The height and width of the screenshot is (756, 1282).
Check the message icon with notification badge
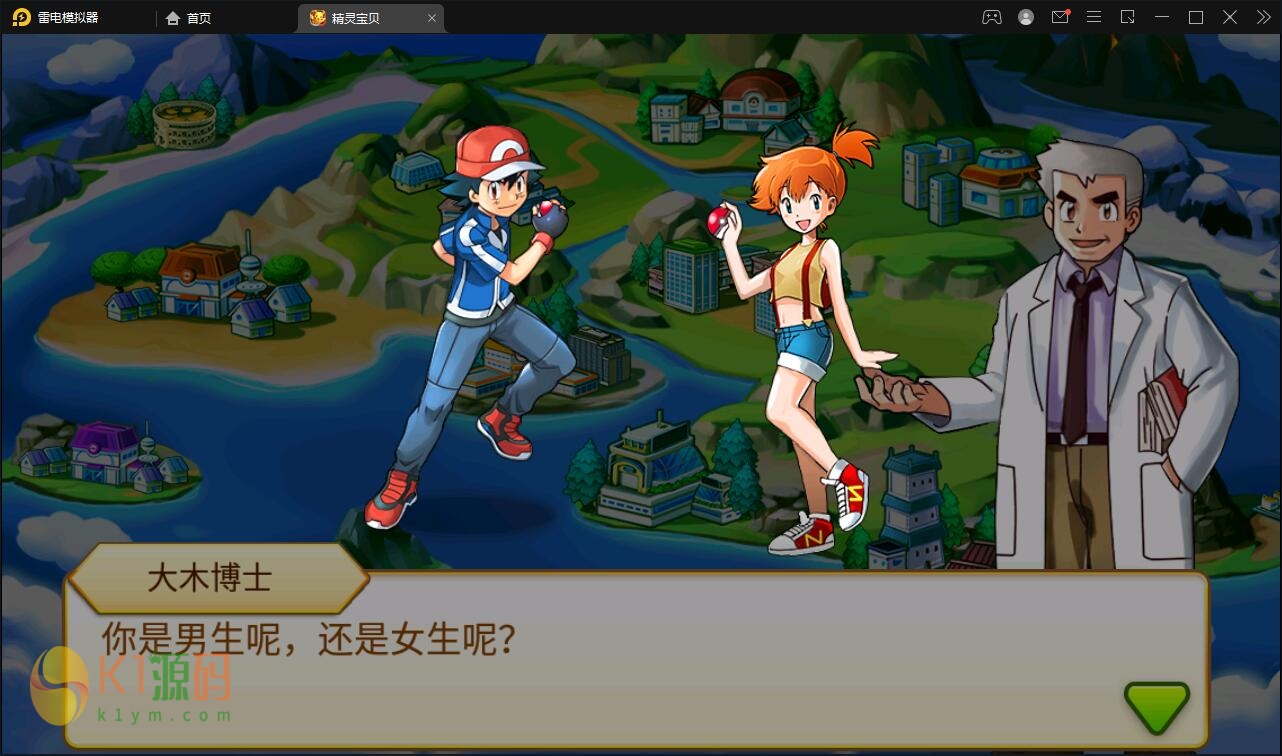(1060, 17)
